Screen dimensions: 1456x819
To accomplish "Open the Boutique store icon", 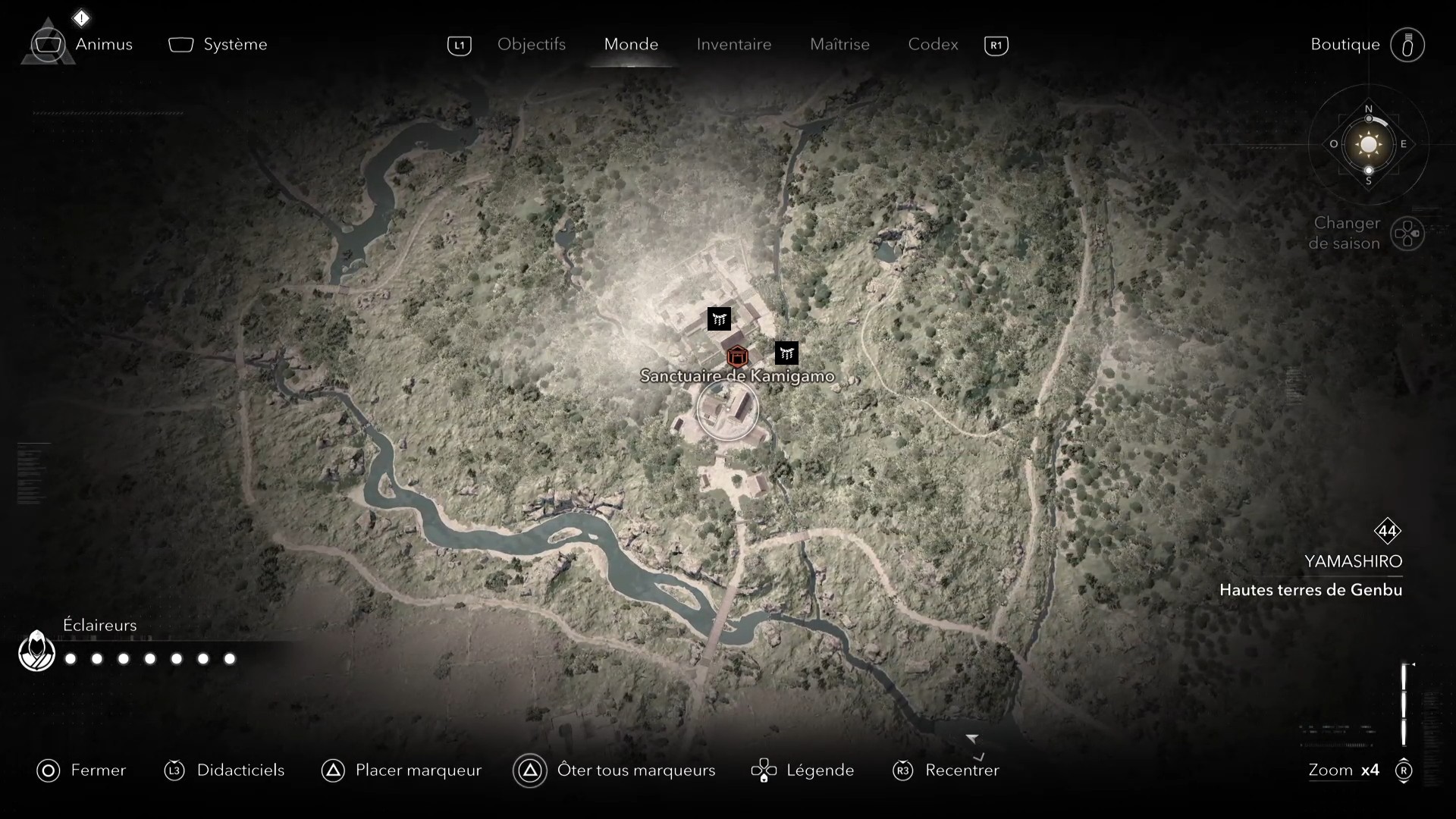I will click(x=1408, y=45).
